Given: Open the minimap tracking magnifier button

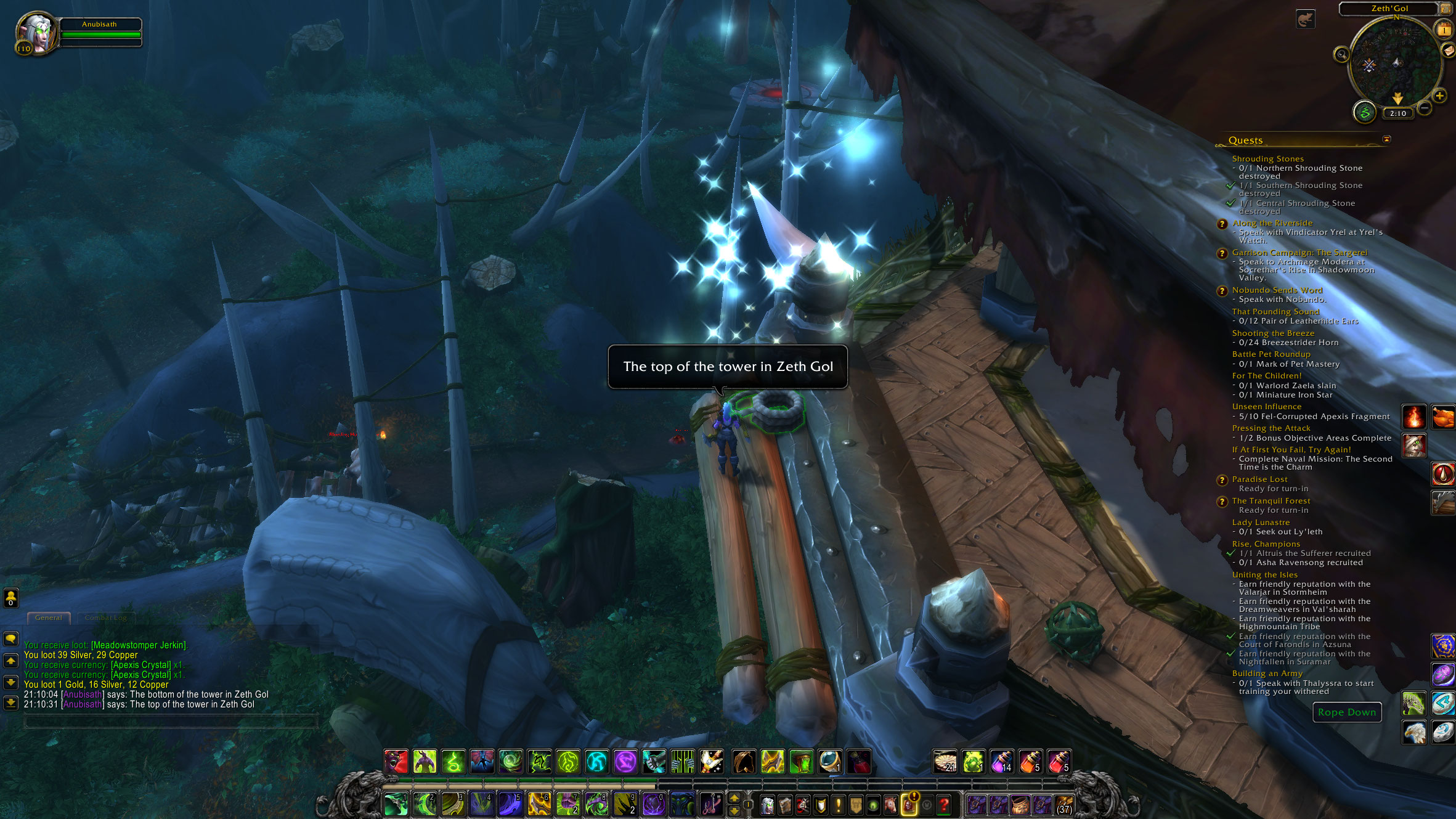Looking at the screenshot, I should (1341, 55).
